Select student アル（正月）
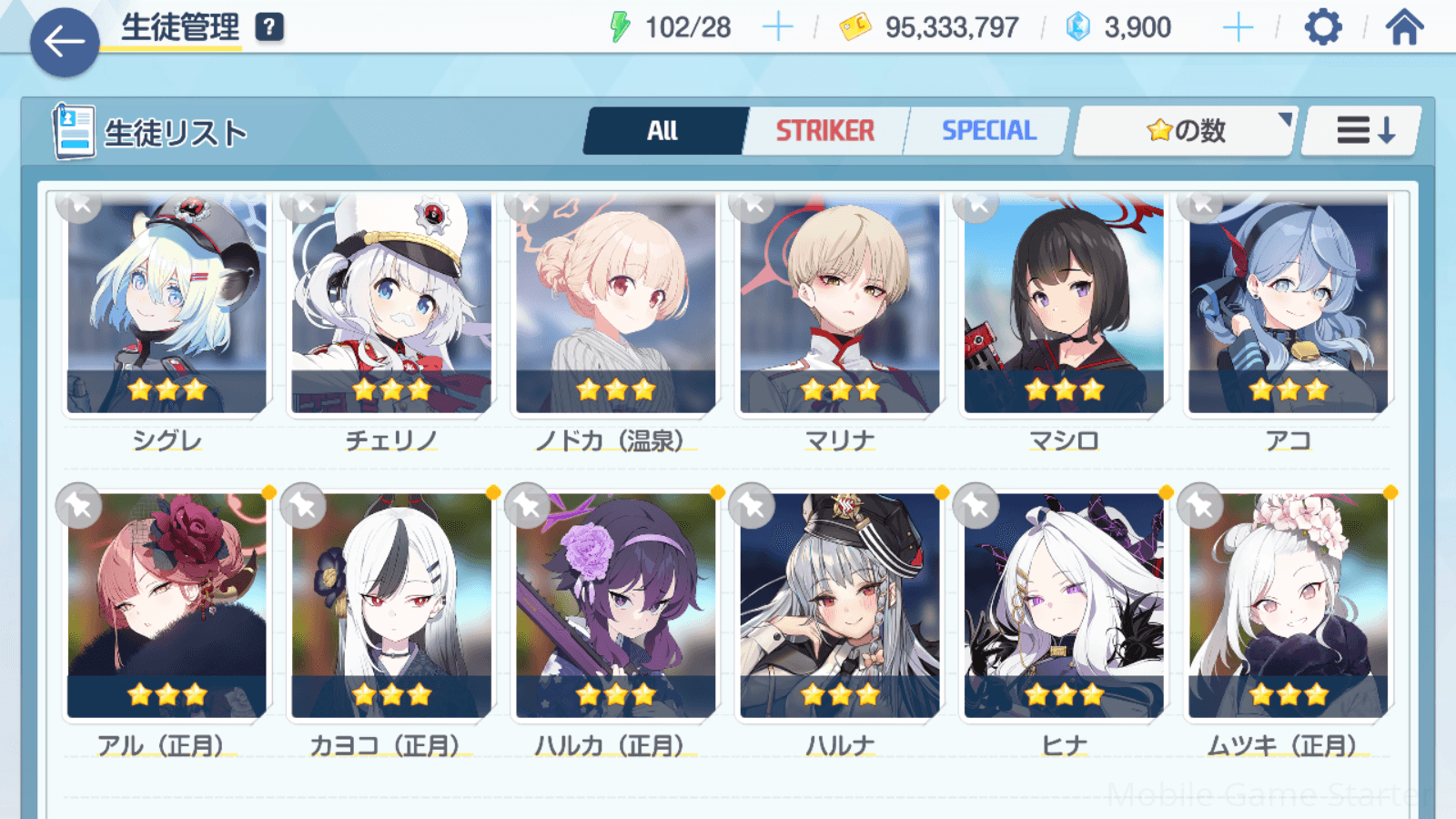Image resolution: width=1456 pixels, height=819 pixels. [167, 605]
